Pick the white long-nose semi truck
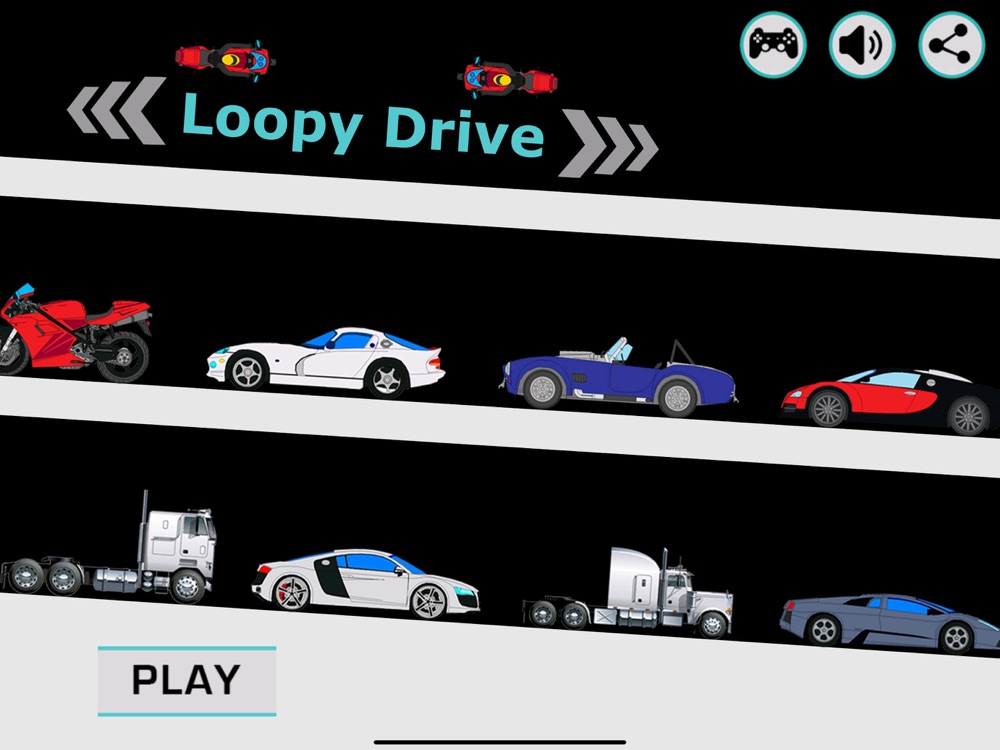Screen dimensions: 1000x750 click(628, 595)
